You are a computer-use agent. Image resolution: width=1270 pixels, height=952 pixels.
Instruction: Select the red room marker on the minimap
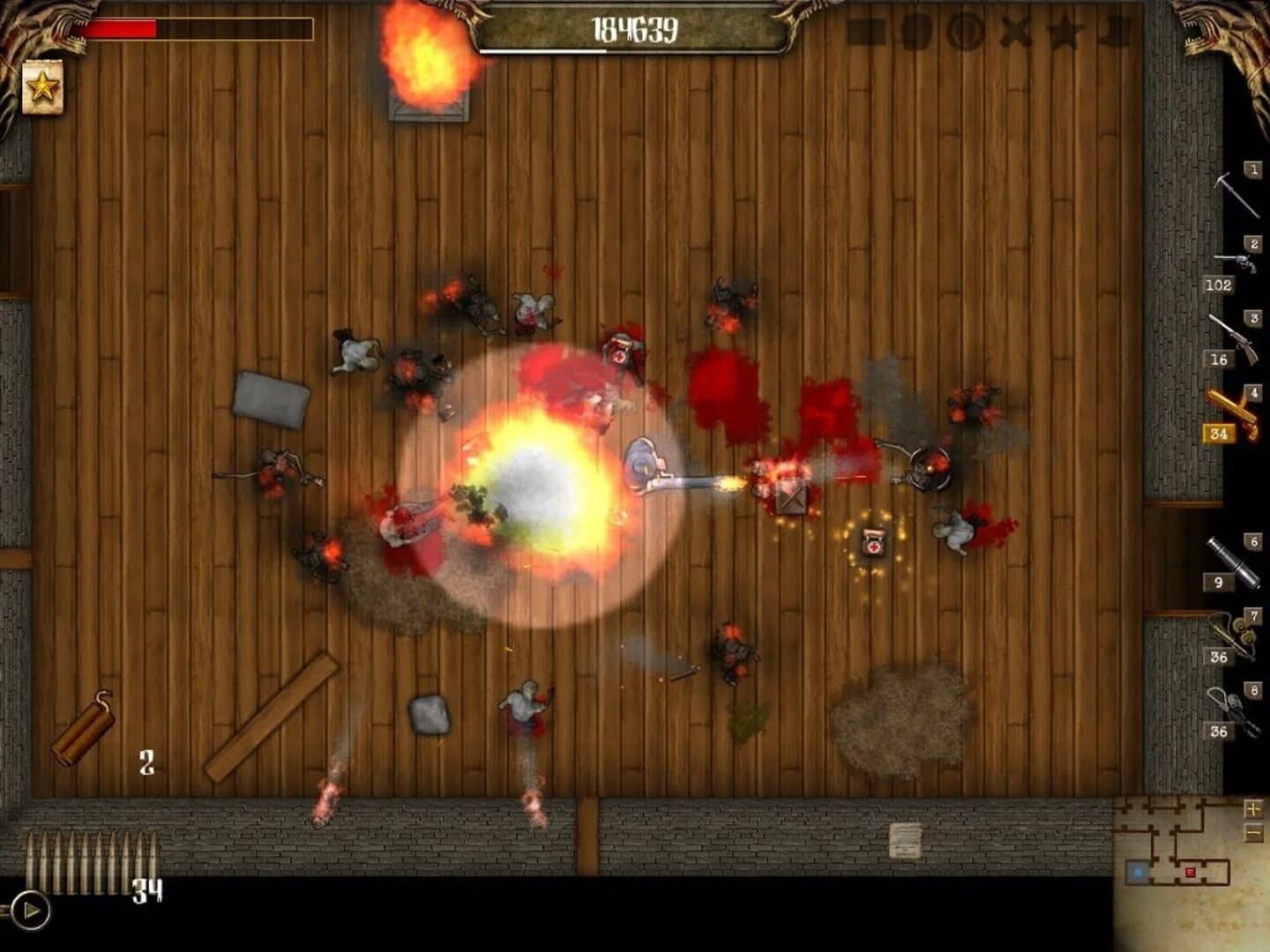click(x=1190, y=873)
